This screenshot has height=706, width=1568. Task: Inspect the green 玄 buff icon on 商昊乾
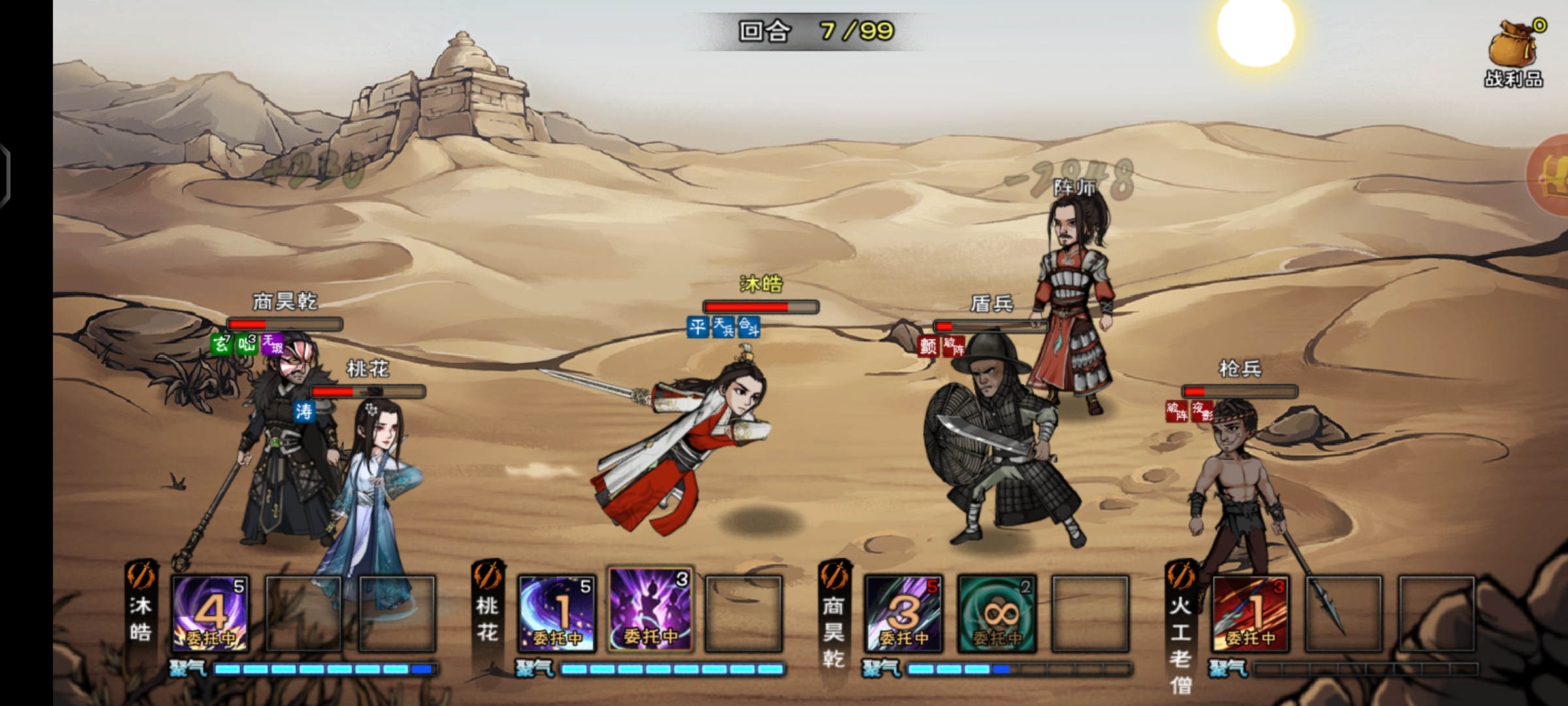221,344
